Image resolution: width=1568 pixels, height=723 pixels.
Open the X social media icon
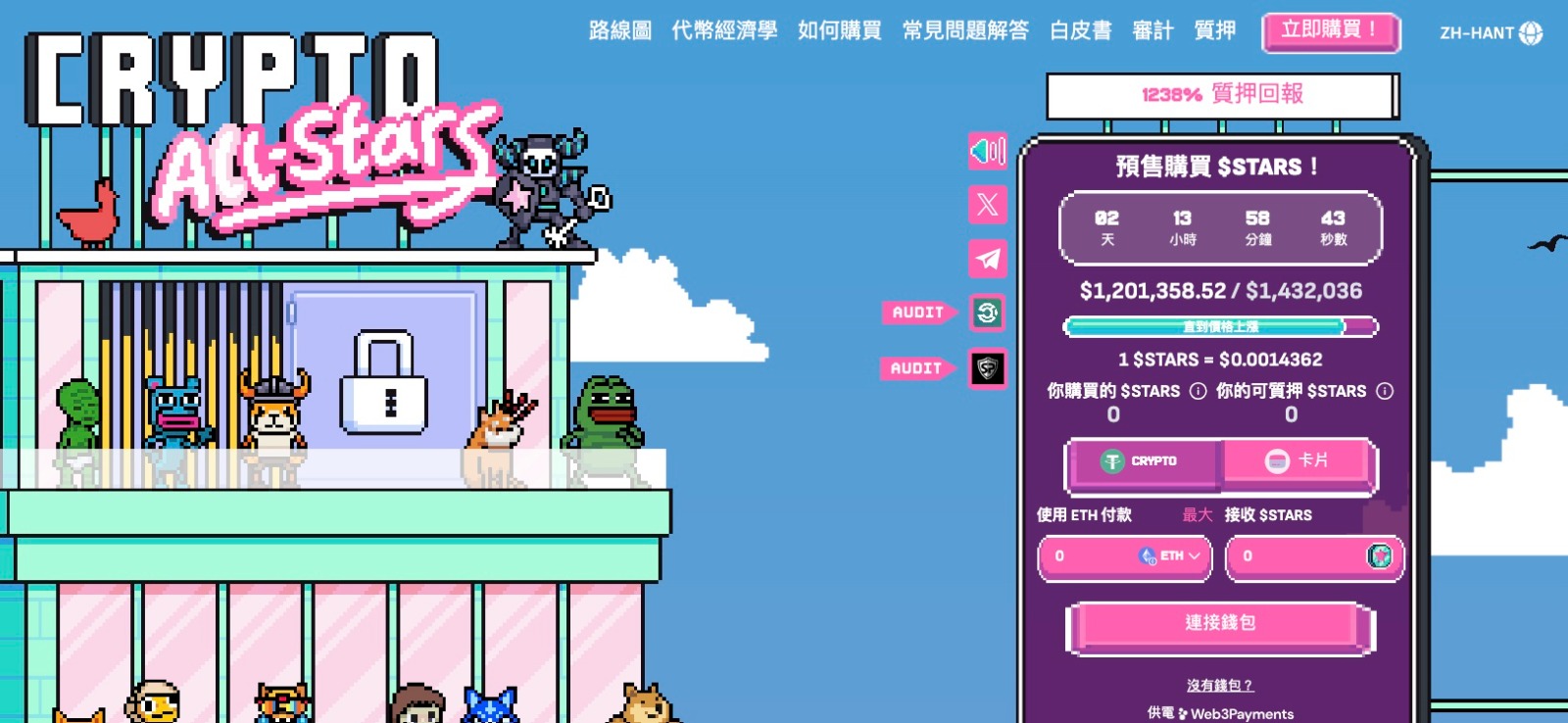click(988, 205)
